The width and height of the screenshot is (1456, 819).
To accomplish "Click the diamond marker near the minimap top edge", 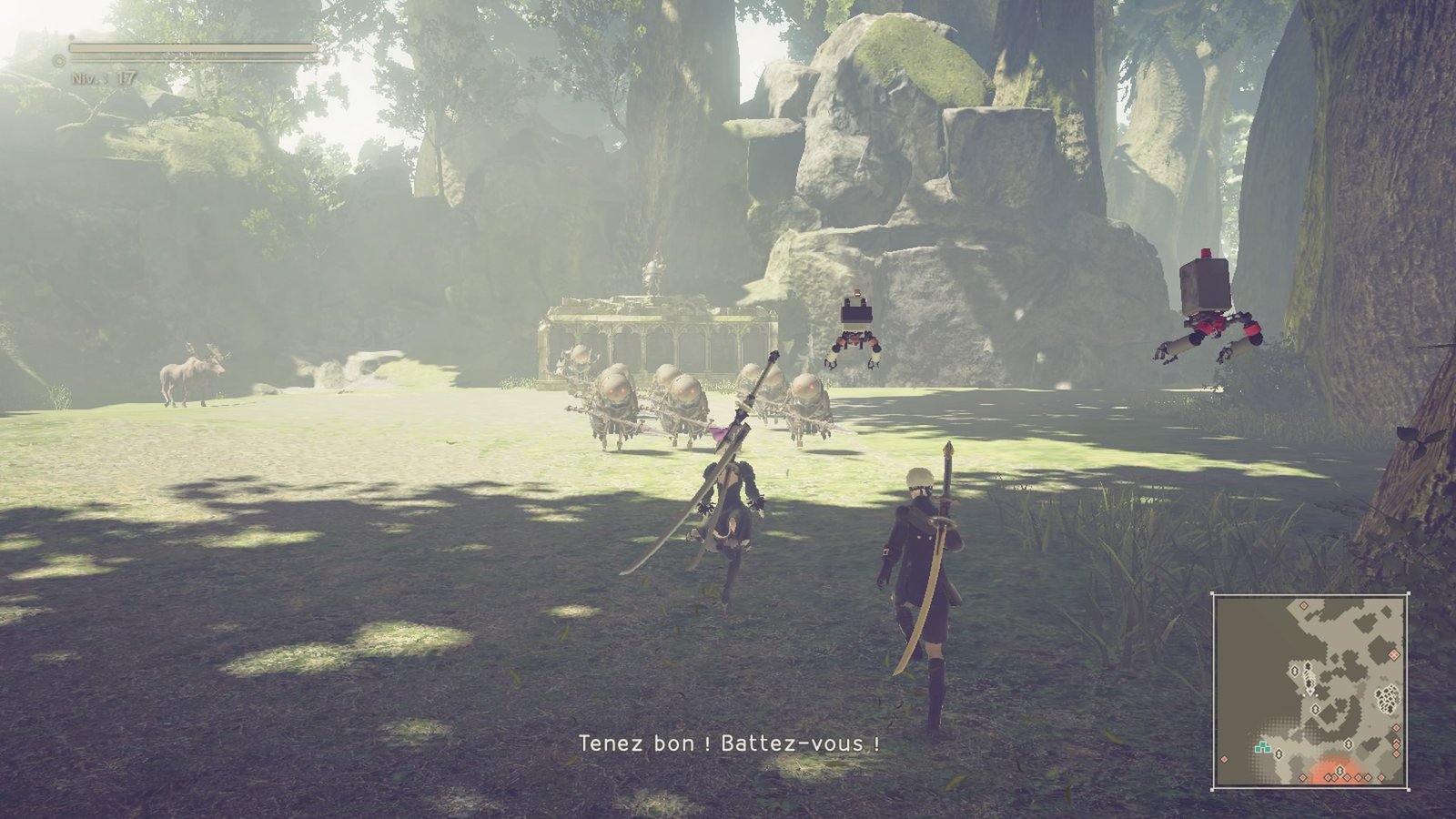I will tap(1304, 606).
